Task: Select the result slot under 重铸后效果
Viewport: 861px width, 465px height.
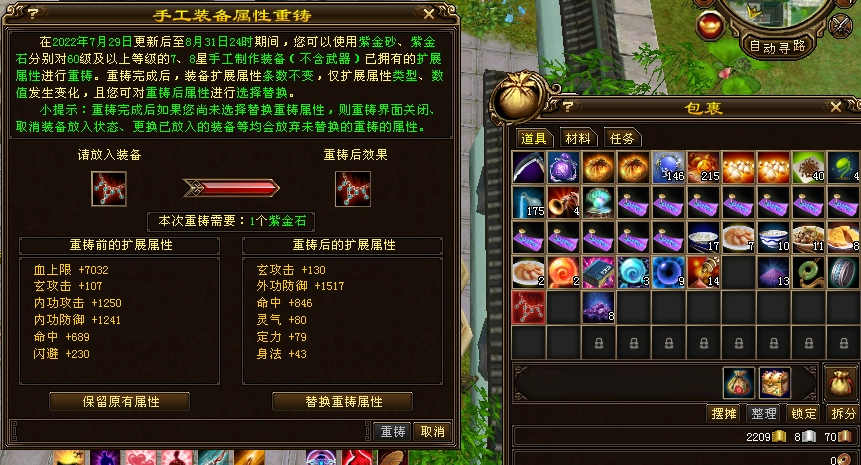Action: [x=353, y=187]
